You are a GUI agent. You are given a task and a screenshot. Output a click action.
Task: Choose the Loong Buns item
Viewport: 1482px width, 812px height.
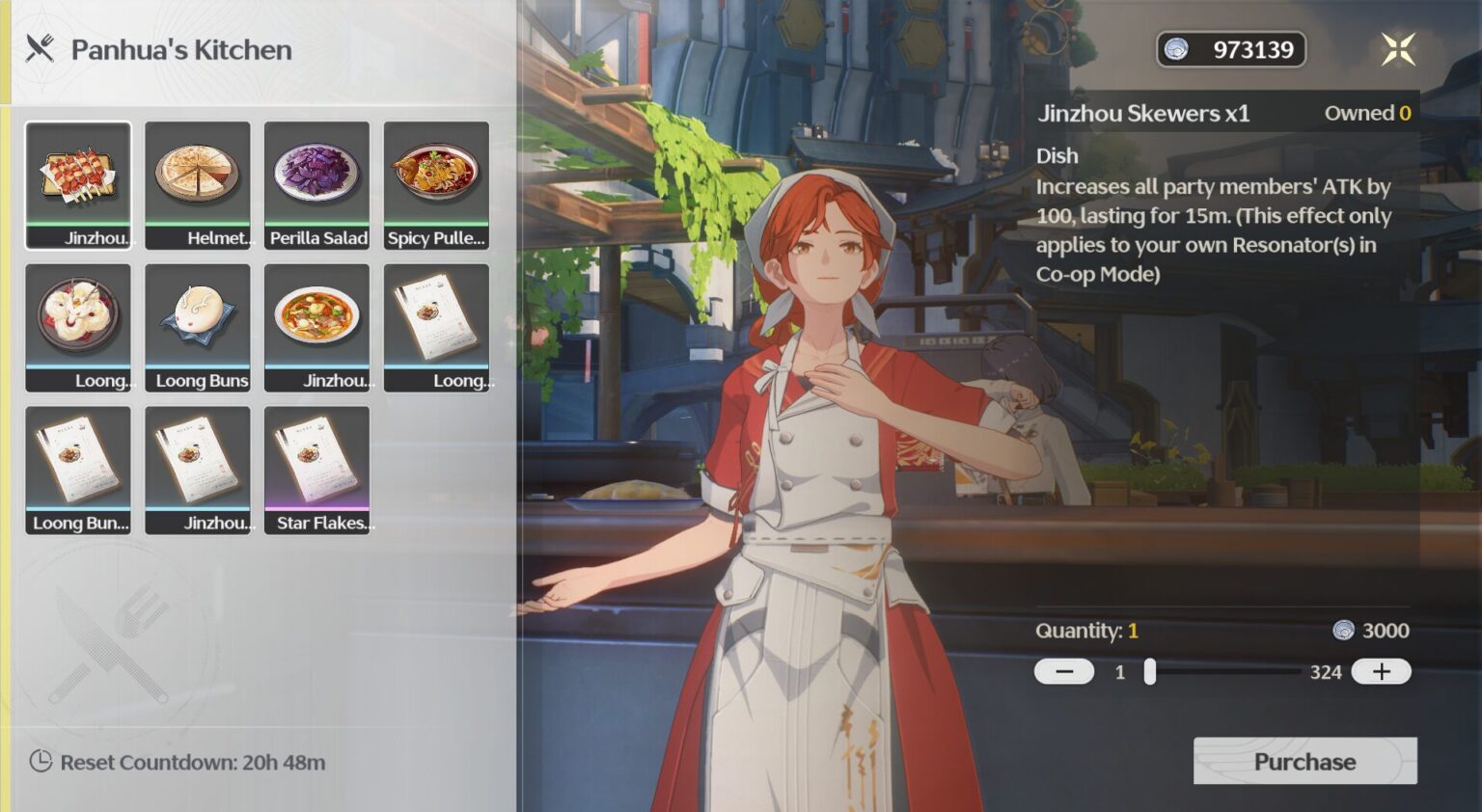point(198,327)
